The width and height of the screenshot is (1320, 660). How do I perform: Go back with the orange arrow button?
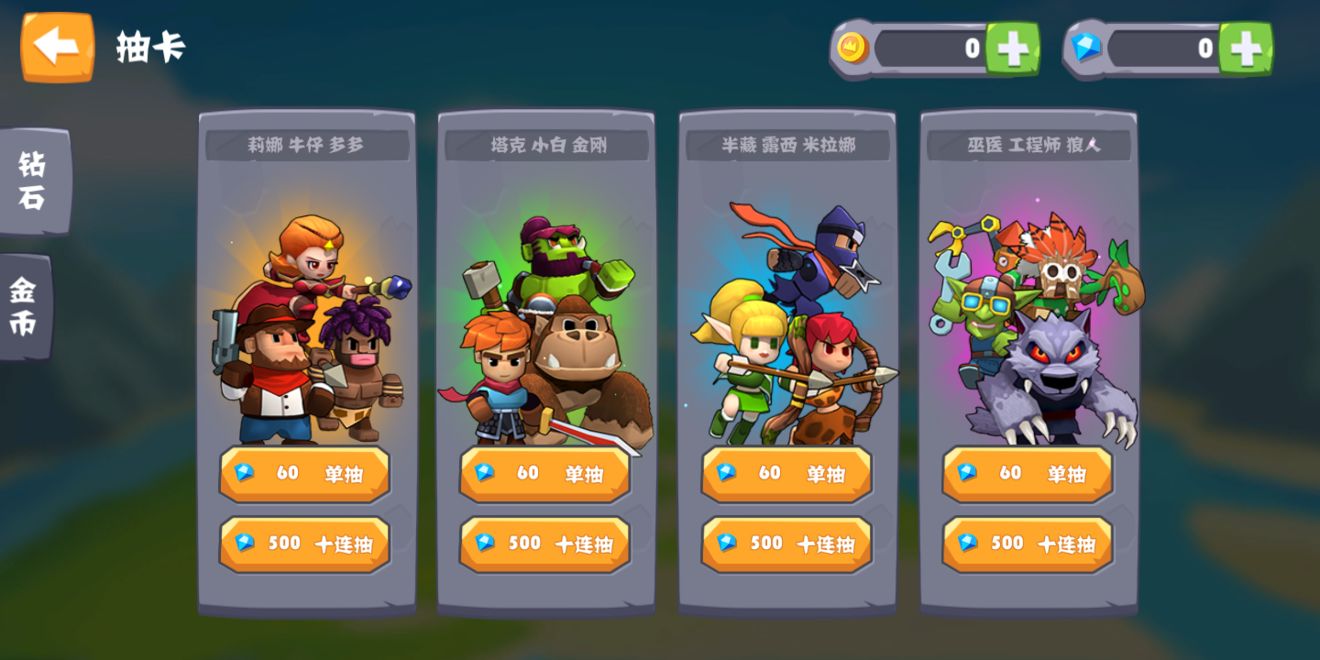(x=57, y=46)
